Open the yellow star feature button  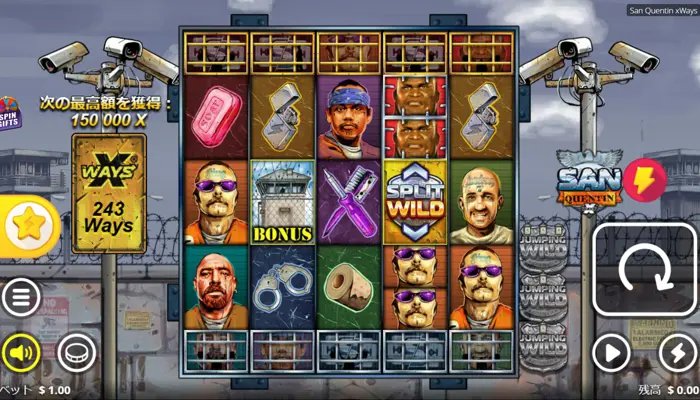point(27,226)
